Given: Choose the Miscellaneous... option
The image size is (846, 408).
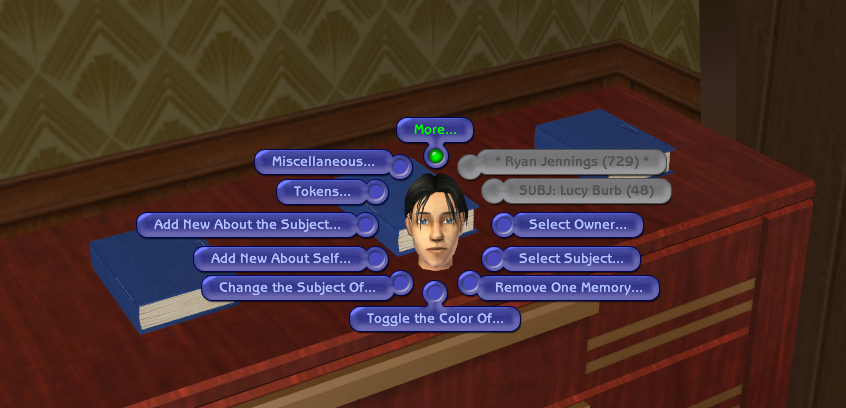Looking at the screenshot, I should pyautogui.click(x=323, y=161).
